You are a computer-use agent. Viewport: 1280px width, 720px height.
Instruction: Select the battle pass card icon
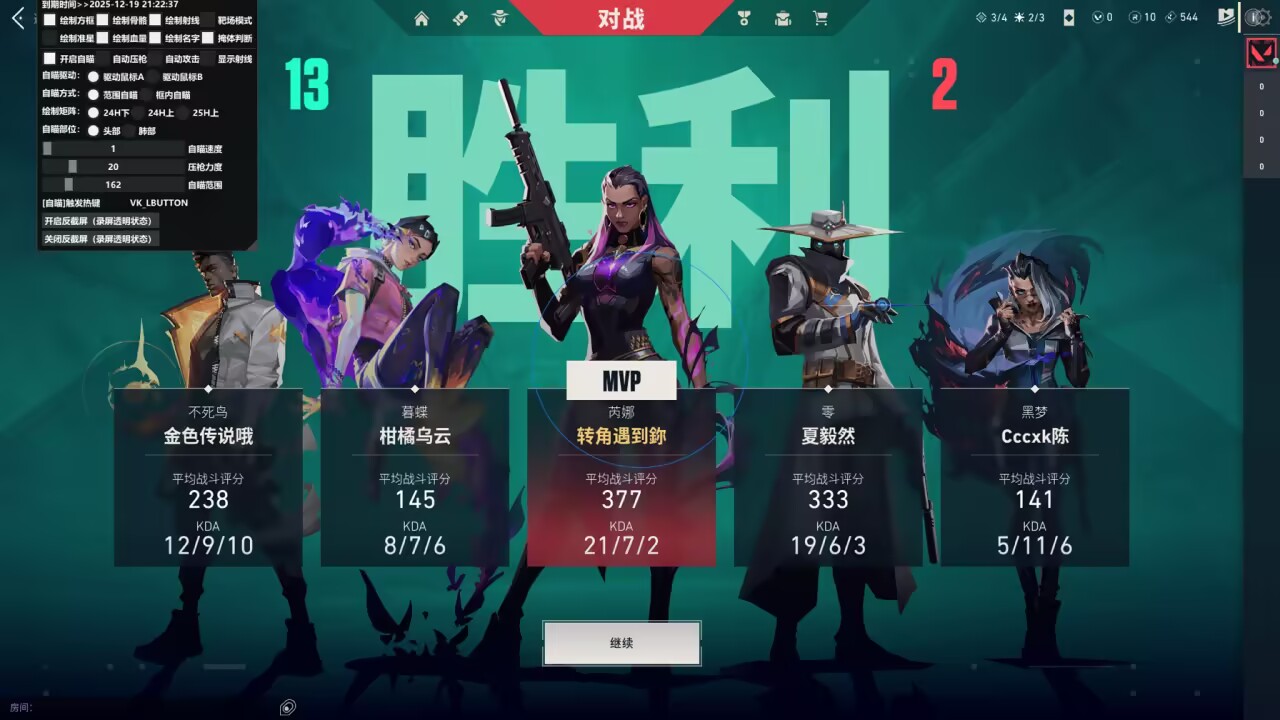click(460, 18)
